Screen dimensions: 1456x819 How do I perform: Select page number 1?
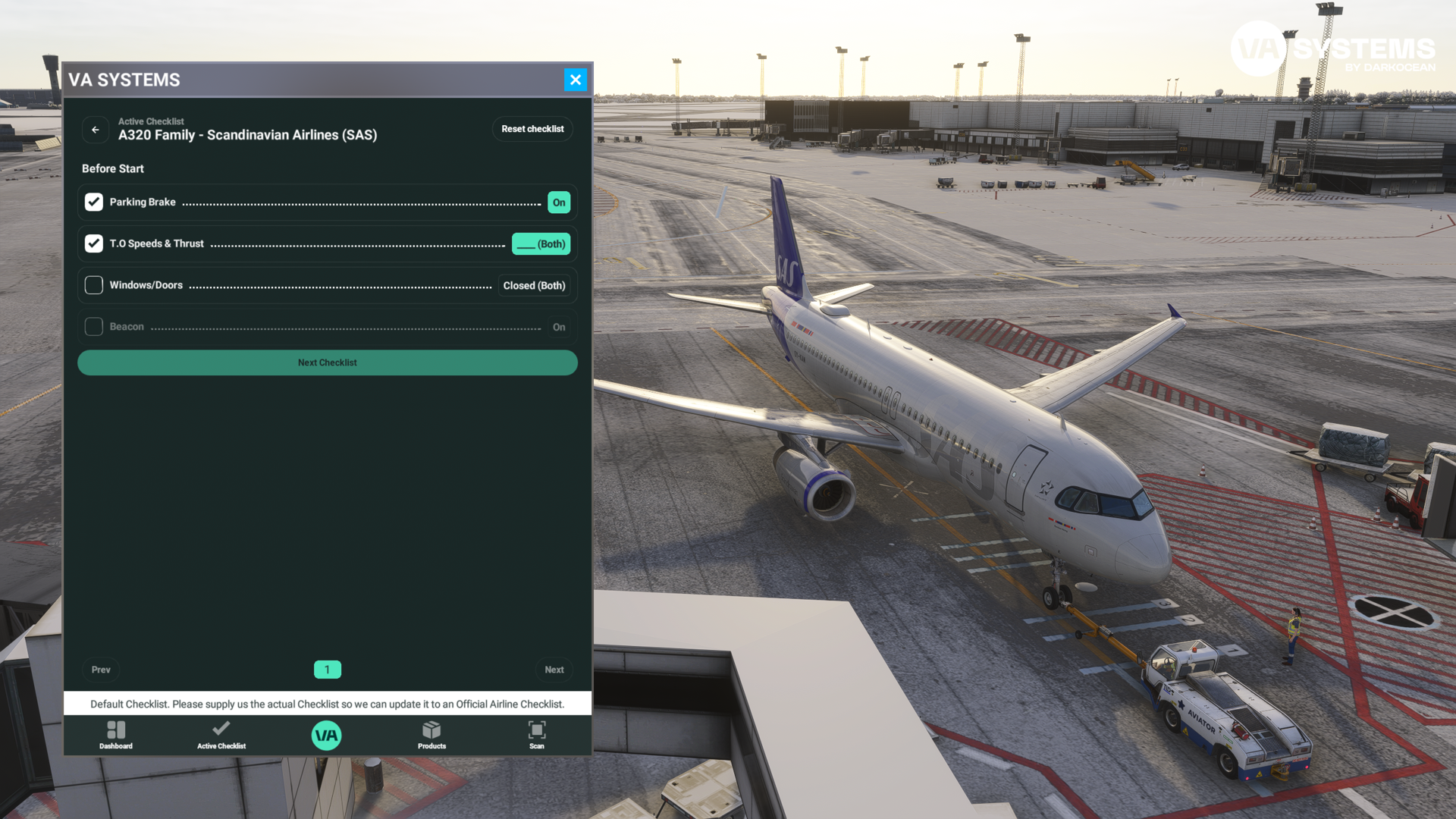pyautogui.click(x=328, y=670)
